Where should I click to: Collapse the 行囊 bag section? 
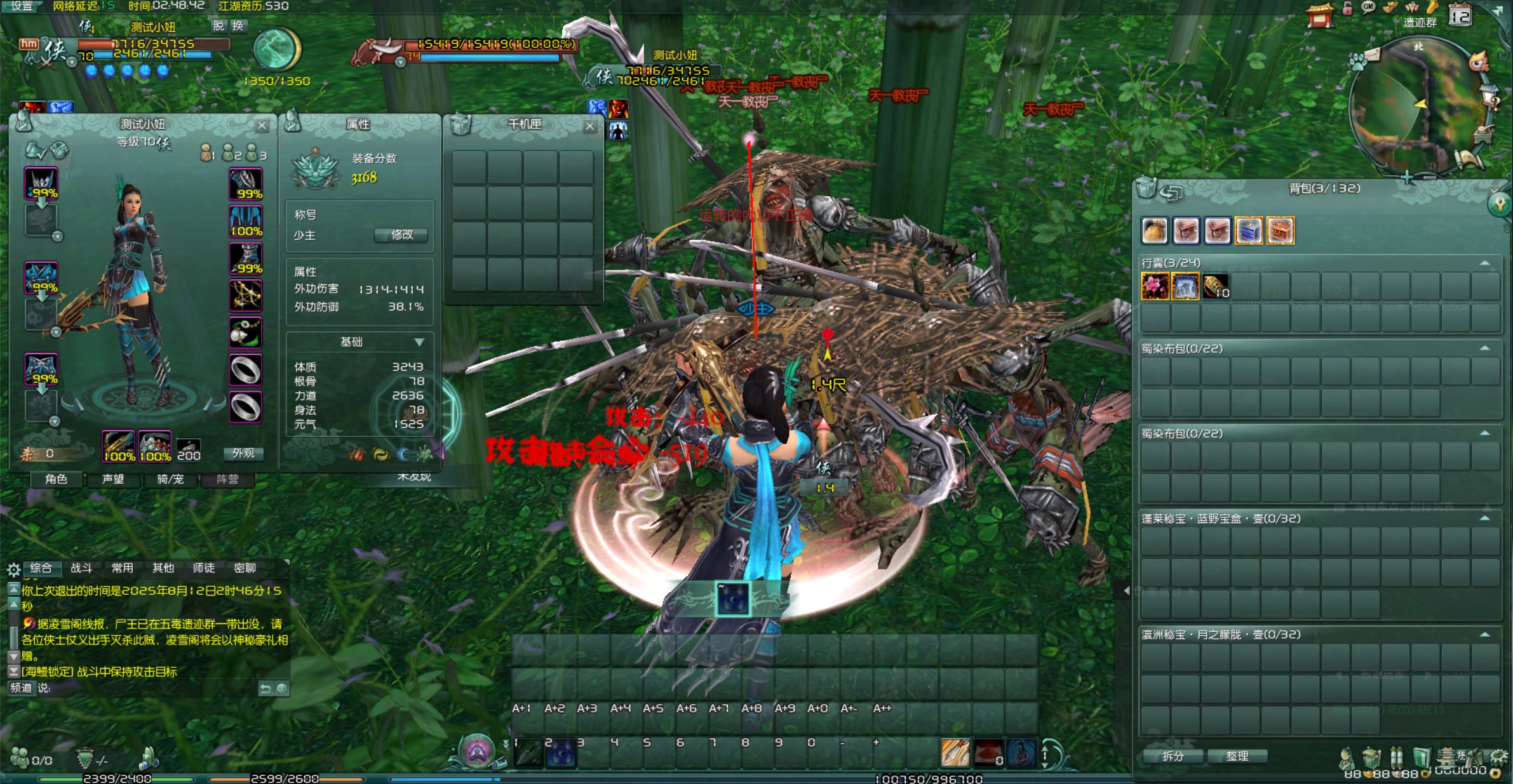[1484, 263]
